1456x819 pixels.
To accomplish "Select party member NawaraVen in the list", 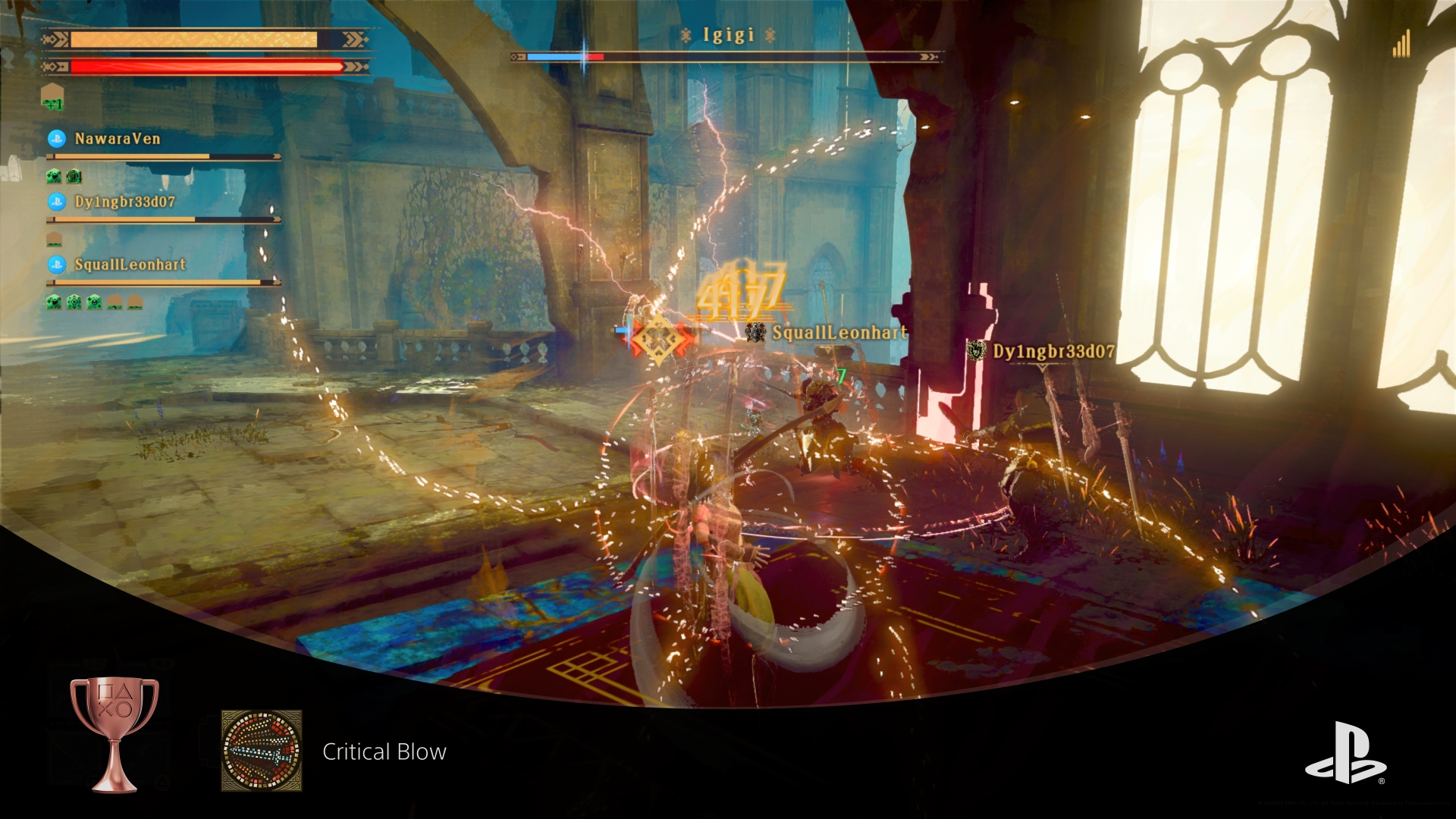I will click(118, 139).
